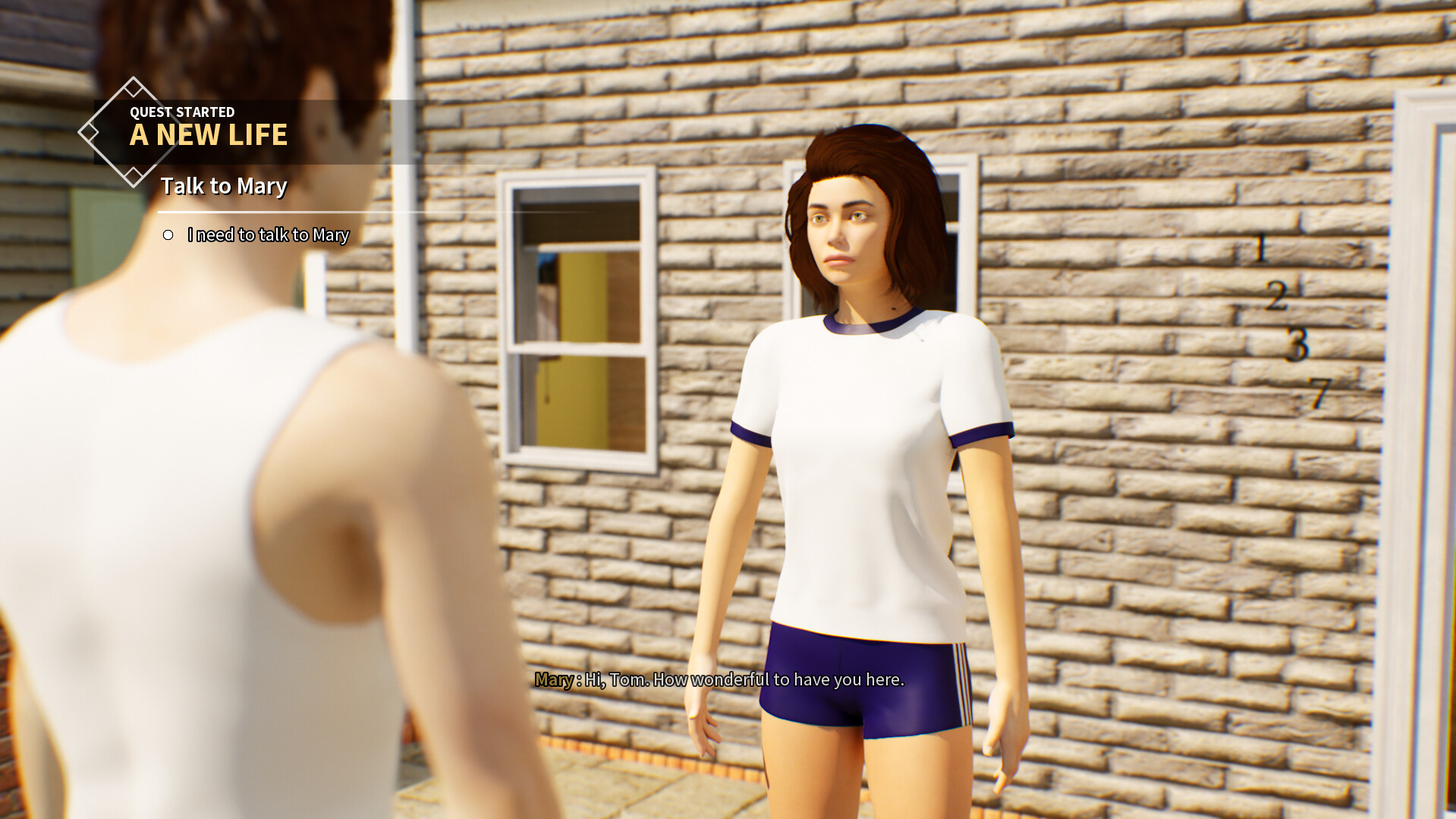The height and width of the screenshot is (819, 1456).
Task: Expand the 'Talk to Mary' objective section
Action: (x=222, y=186)
